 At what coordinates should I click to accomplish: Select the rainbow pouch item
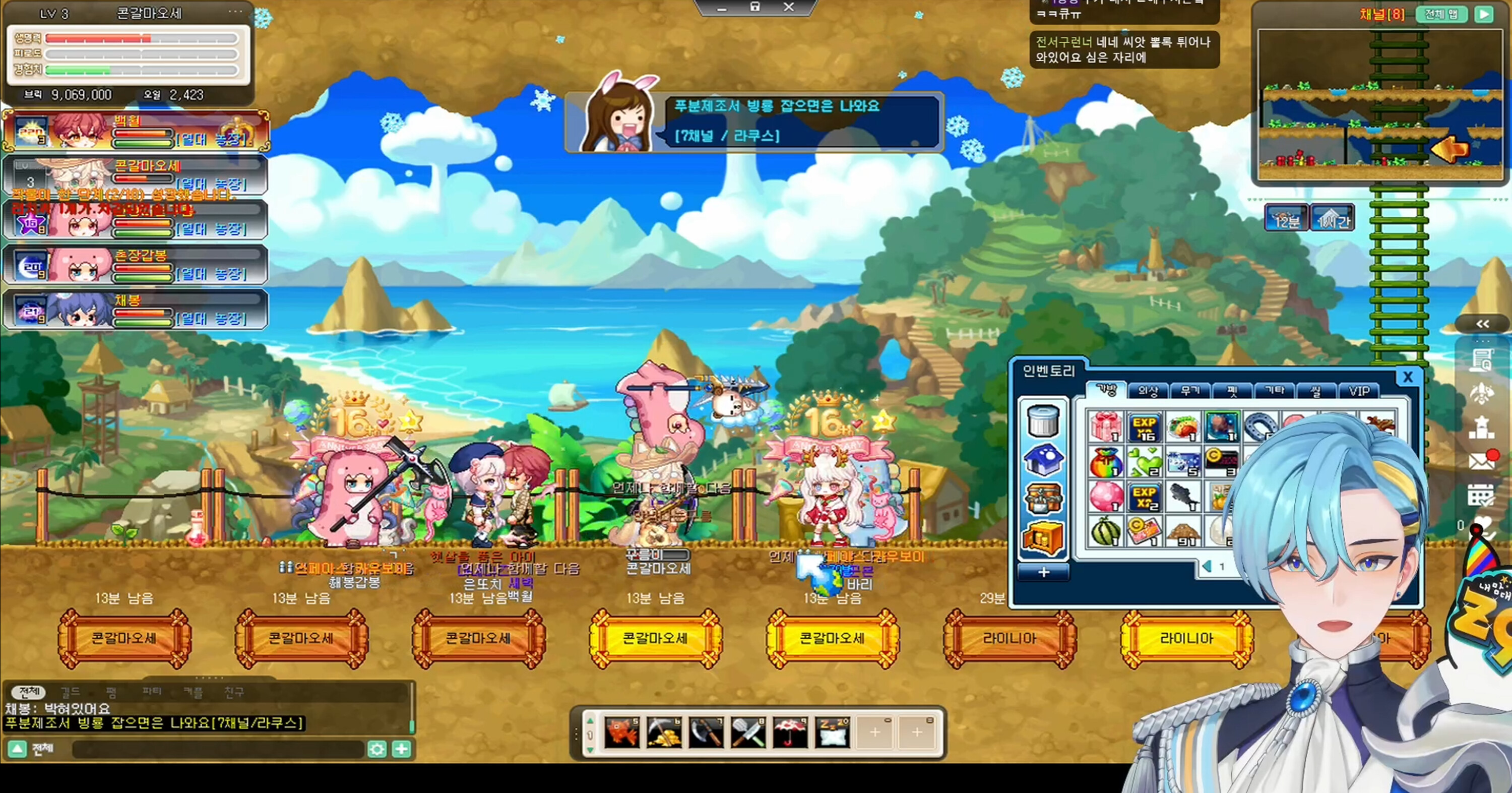tap(1105, 462)
